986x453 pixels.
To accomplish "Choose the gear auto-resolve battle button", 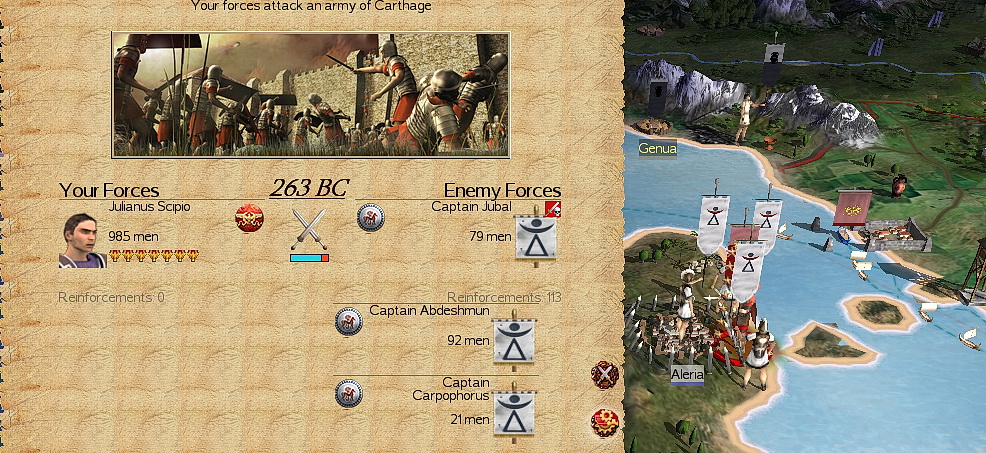I will pyautogui.click(x=604, y=421).
